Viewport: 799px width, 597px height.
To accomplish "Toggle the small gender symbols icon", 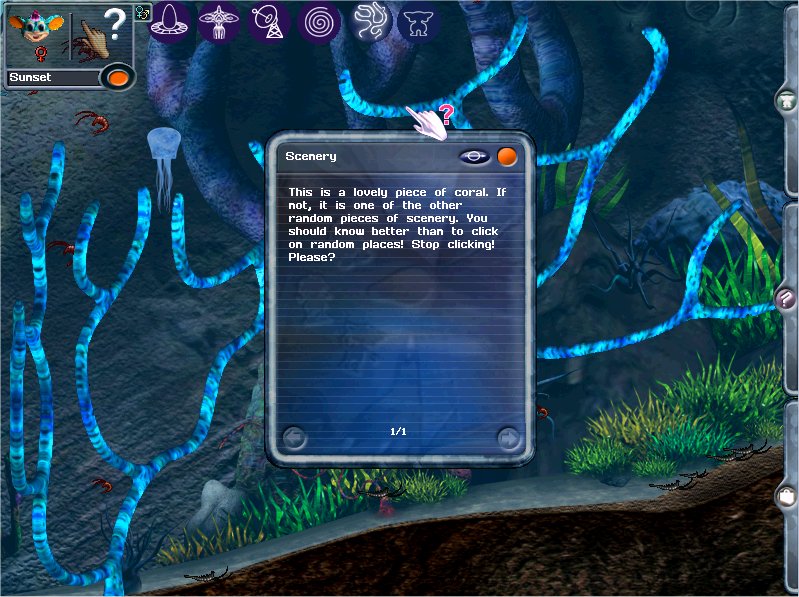I will tap(141, 13).
